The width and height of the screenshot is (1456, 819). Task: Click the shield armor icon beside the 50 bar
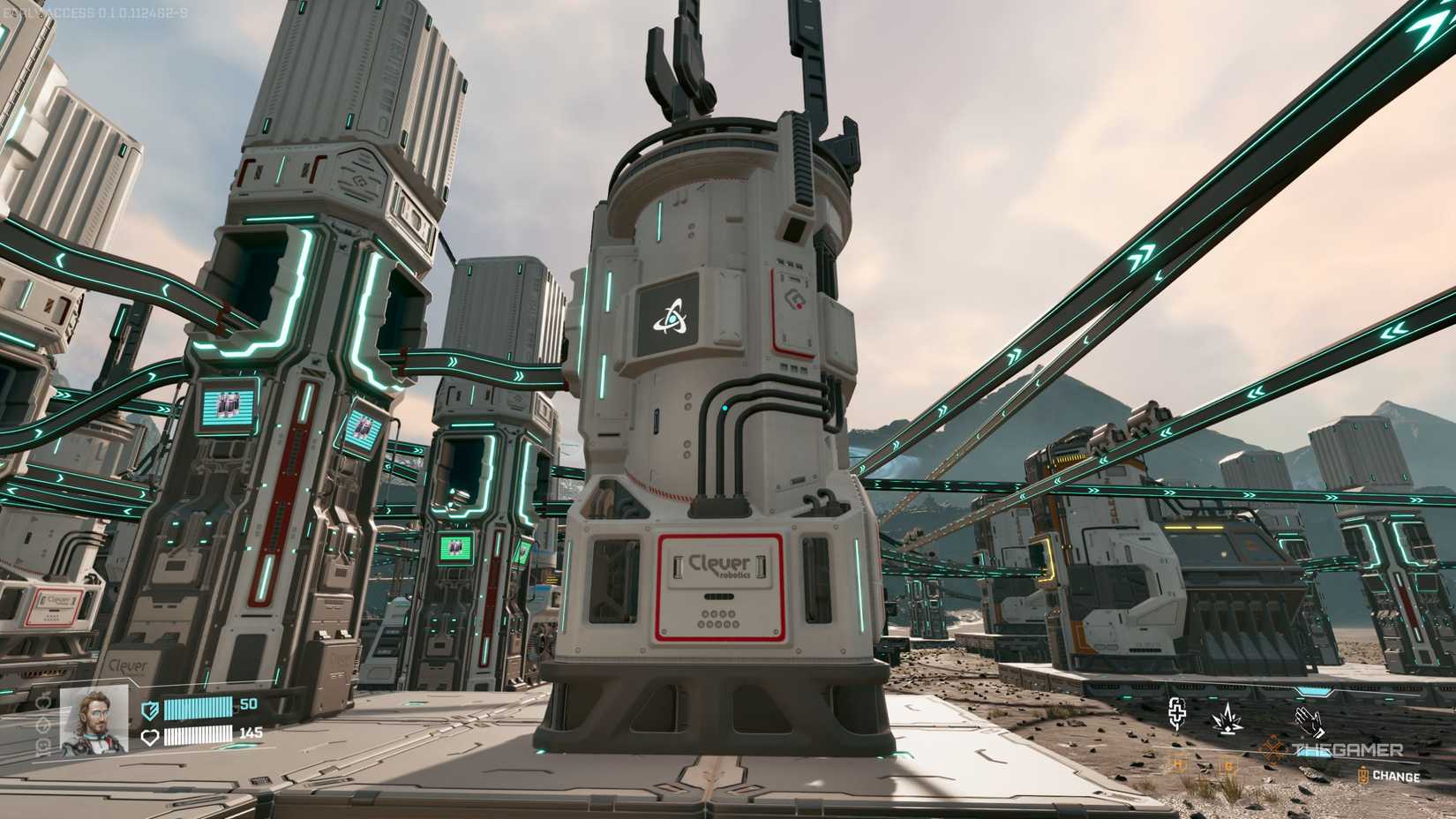[149, 710]
